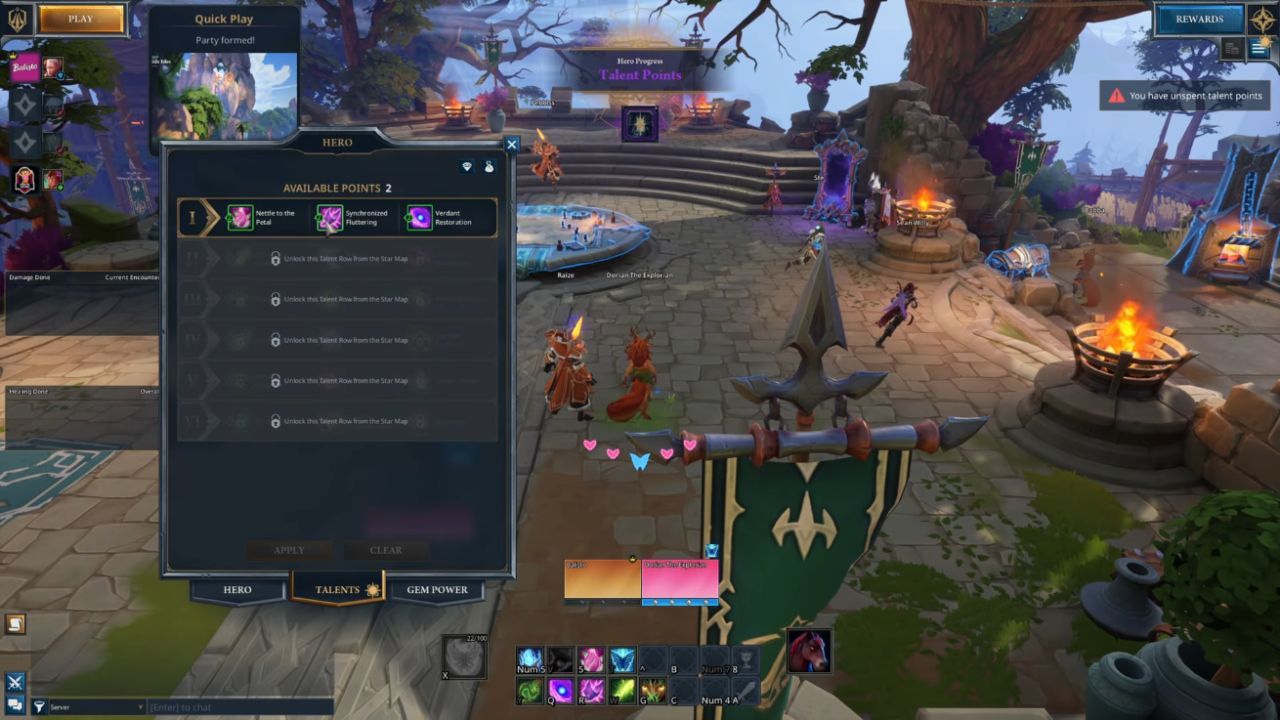Select the Synchronized Fluttering talent
The image size is (1280, 720).
coord(329,217)
